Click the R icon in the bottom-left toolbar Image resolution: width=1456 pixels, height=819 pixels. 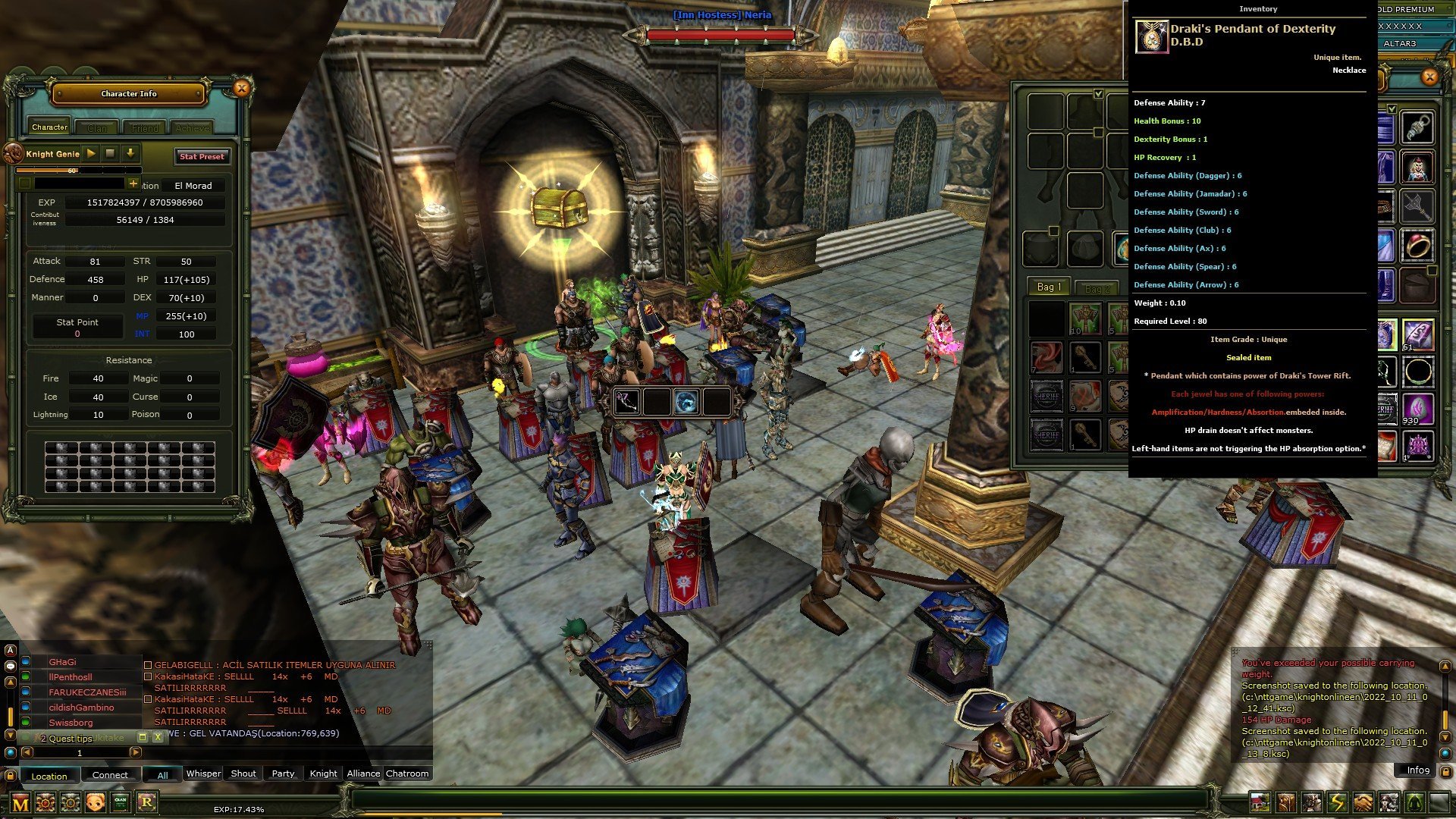coord(147,802)
